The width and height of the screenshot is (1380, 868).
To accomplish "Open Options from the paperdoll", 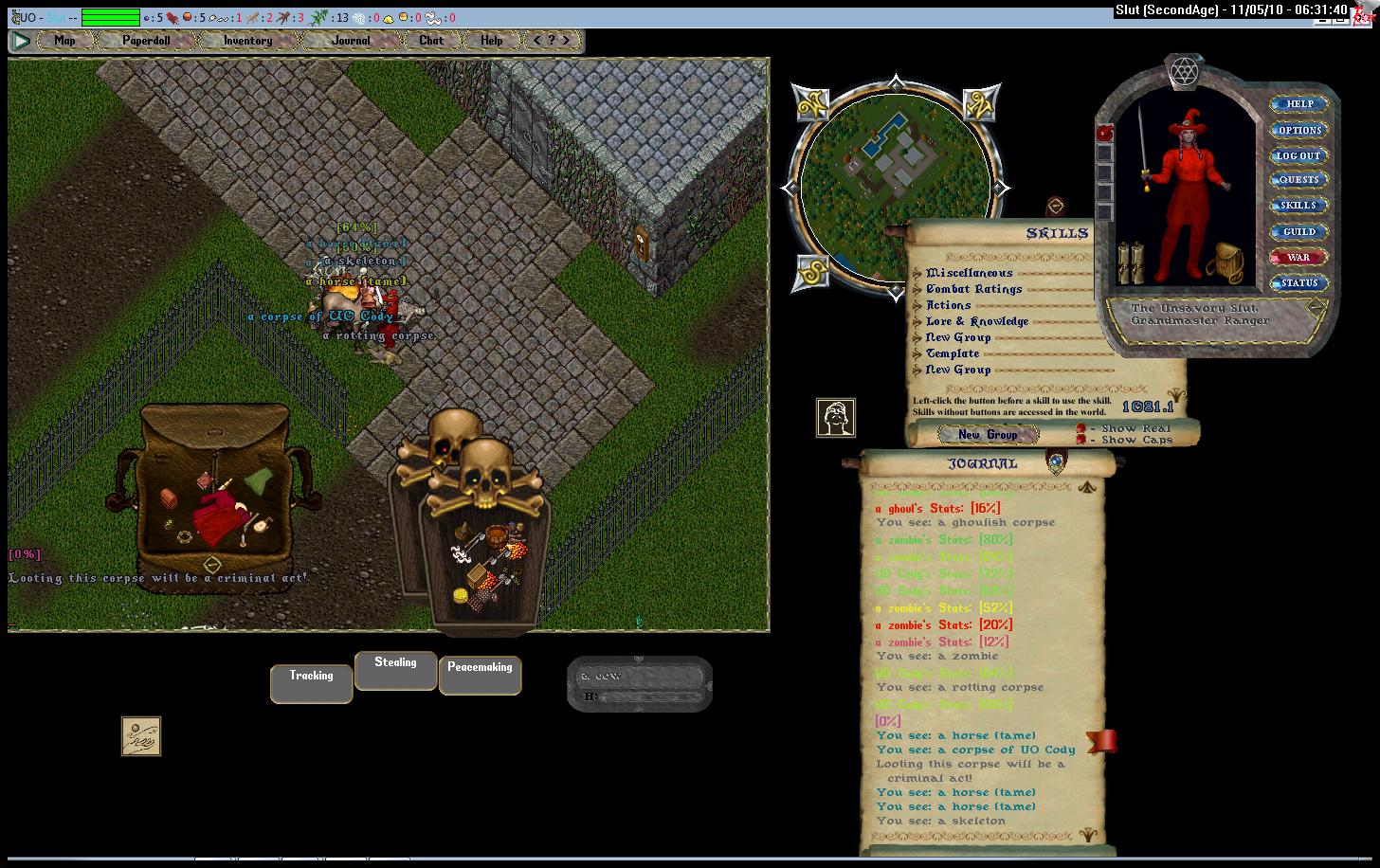I will (x=1298, y=130).
